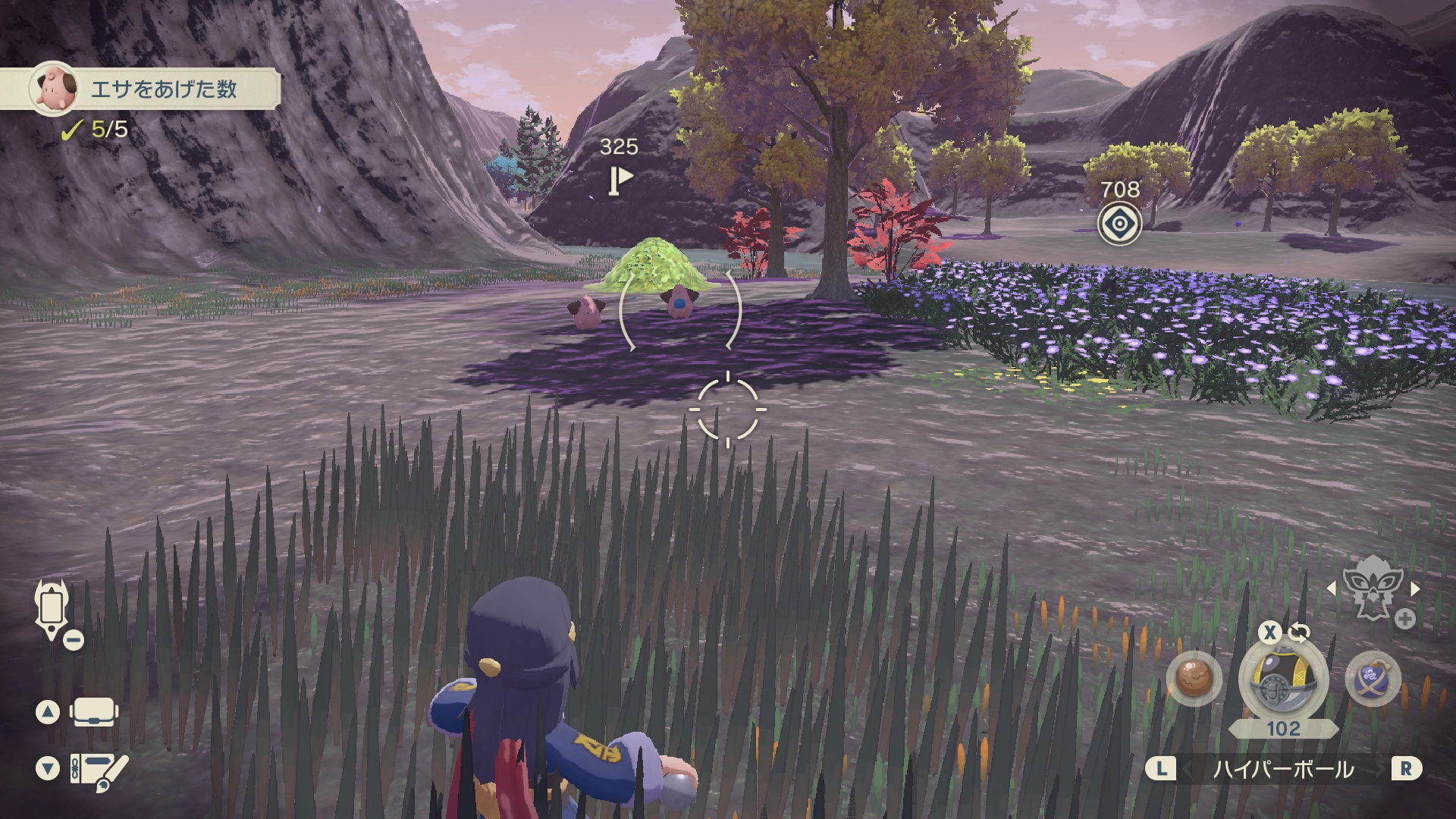1456x819 pixels.
Task: Choose the blue smoke bomb item slot
Action: coord(1373,677)
